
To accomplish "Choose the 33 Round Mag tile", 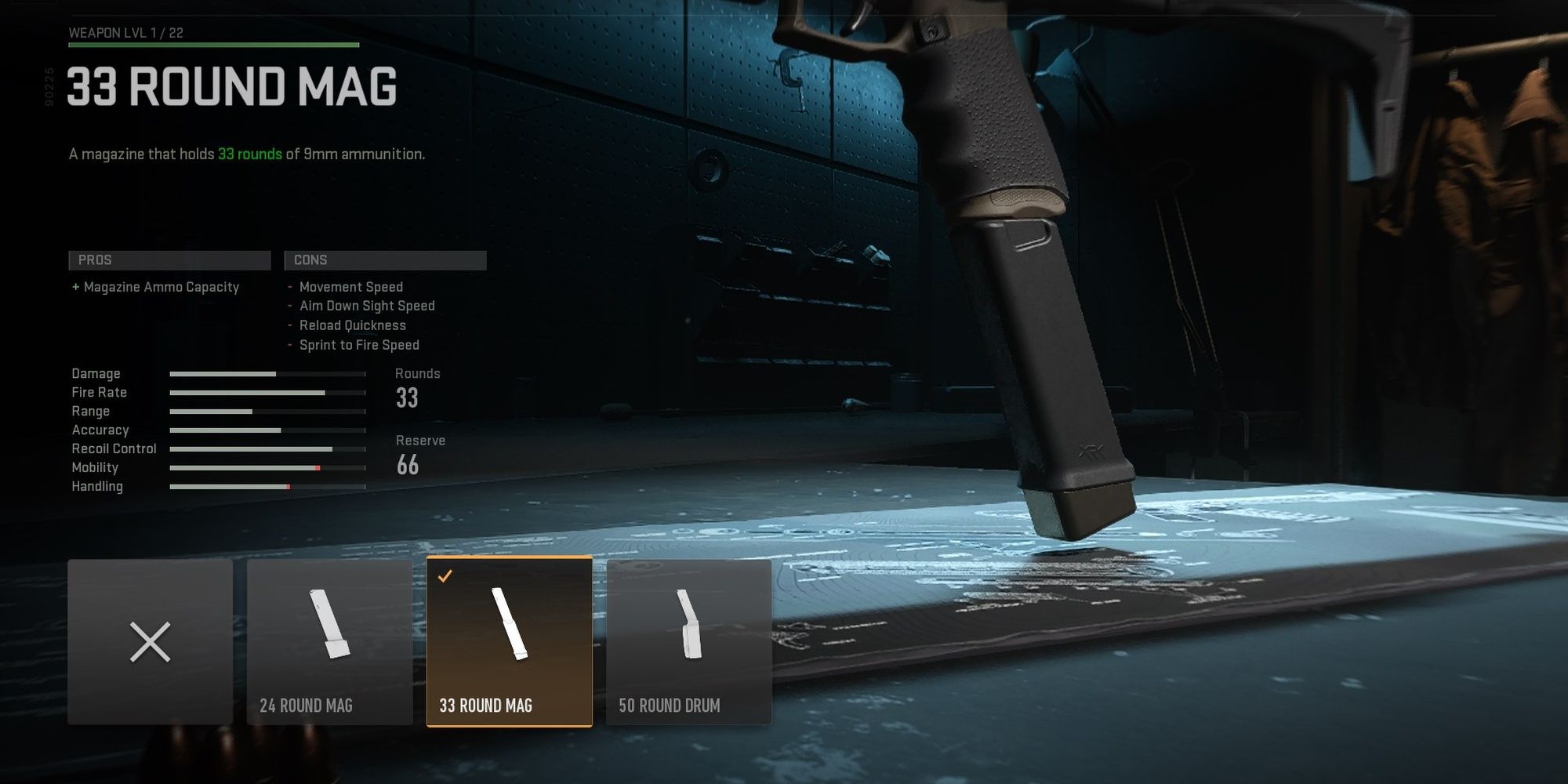I will click(509, 641).
